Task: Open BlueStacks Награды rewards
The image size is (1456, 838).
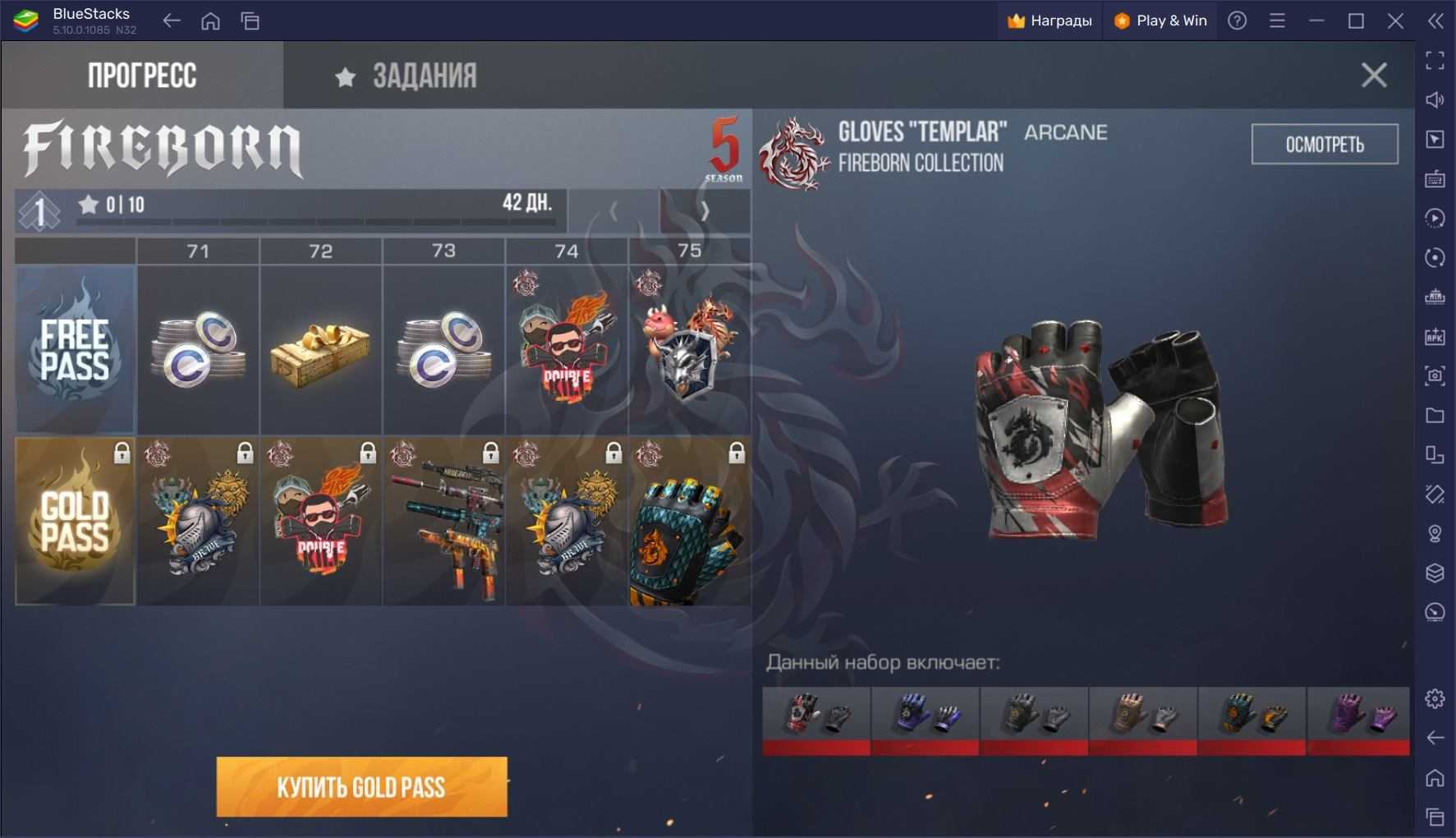Action: coord(1050,21)
